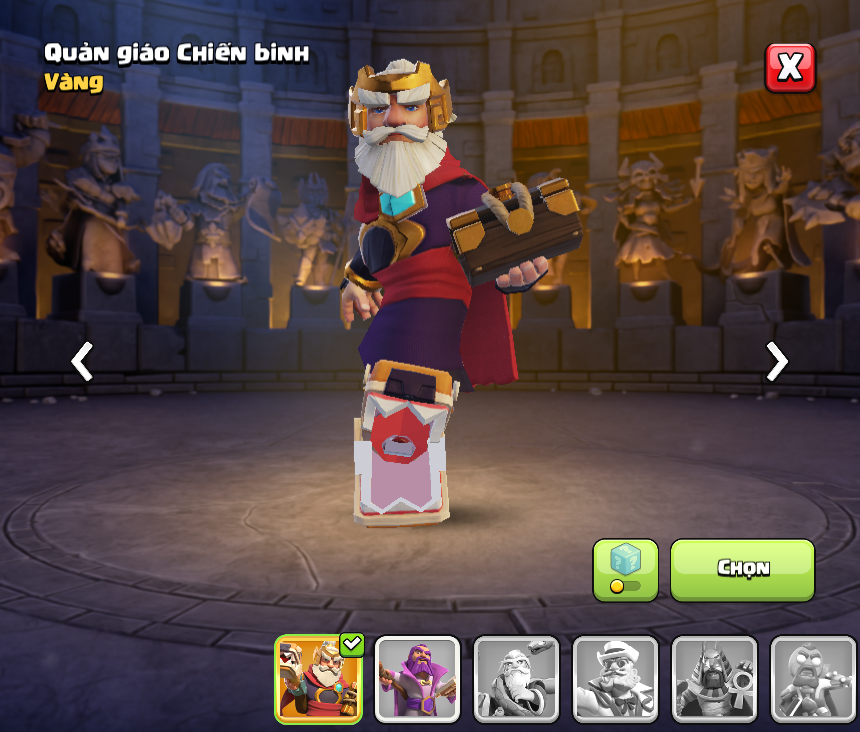Show the previous skin with left arrow

click(x=82, y=361)
